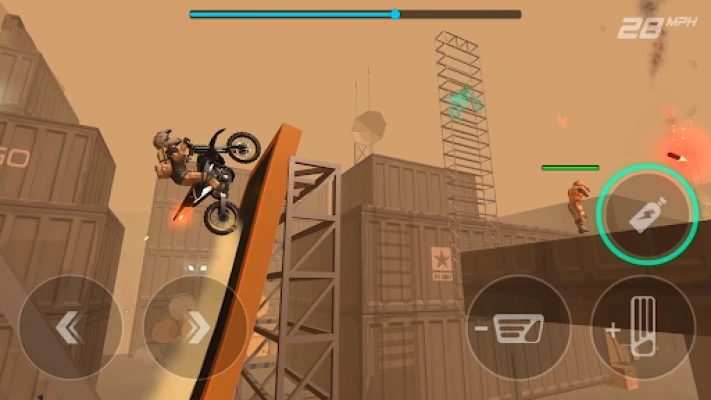The height and width of the screenshot is (400, 711).
Task: Tap the lean forward right-arrow button
Action: 196,327
